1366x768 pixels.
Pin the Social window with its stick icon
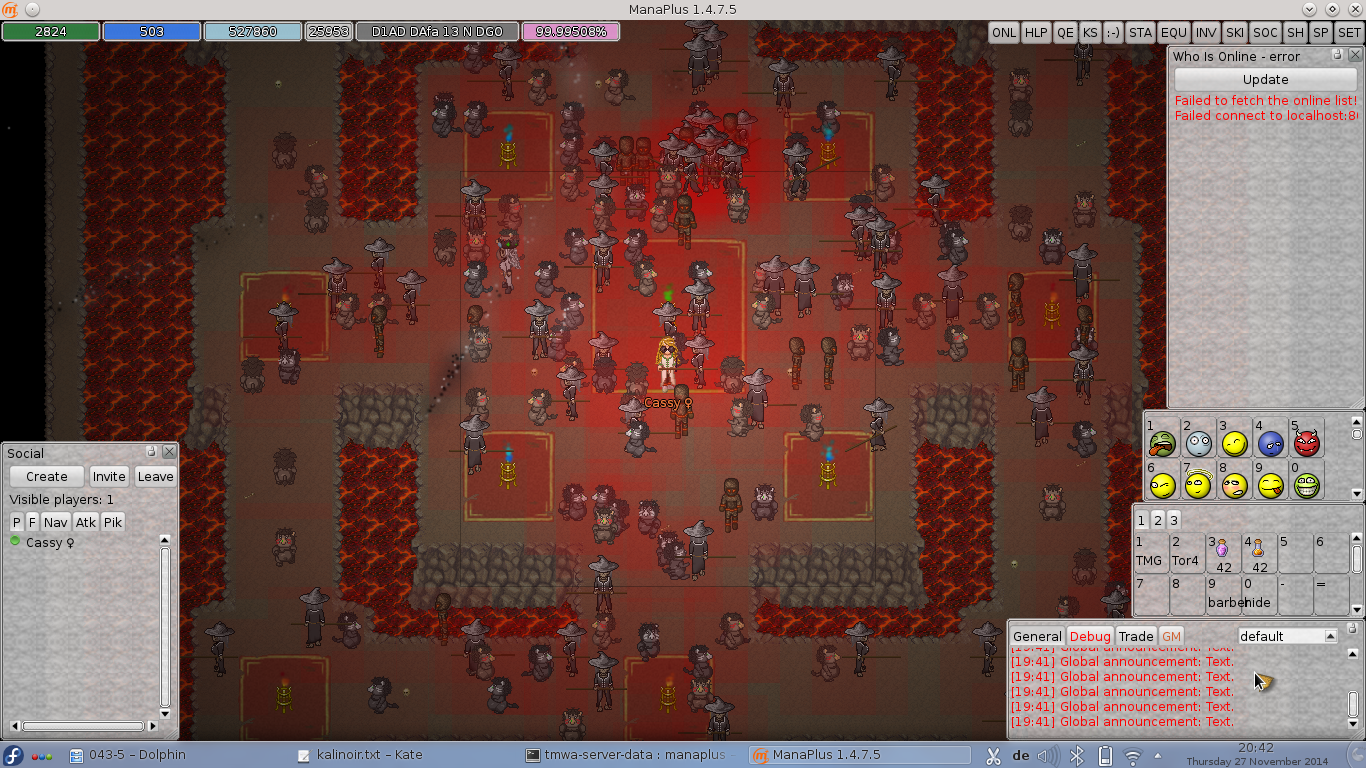(x=150, y=452)
